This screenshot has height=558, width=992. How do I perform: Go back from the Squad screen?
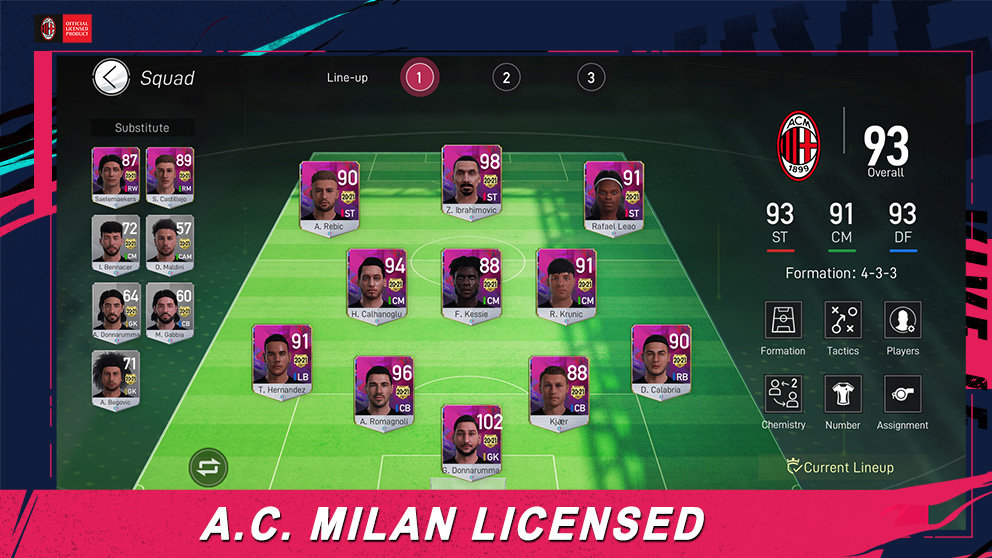[x=111, y=77]
